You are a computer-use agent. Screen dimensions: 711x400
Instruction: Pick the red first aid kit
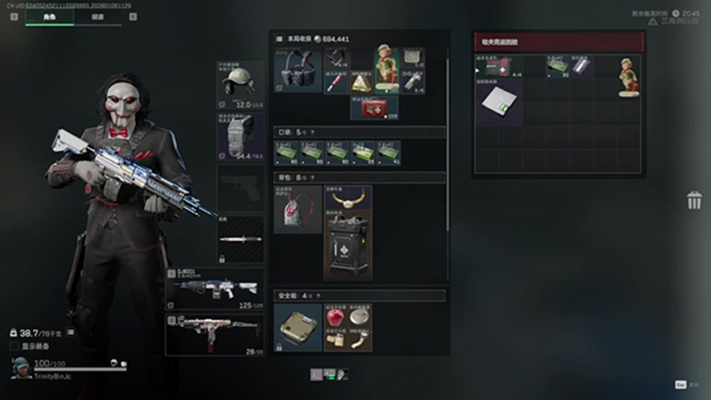point(374,106)
